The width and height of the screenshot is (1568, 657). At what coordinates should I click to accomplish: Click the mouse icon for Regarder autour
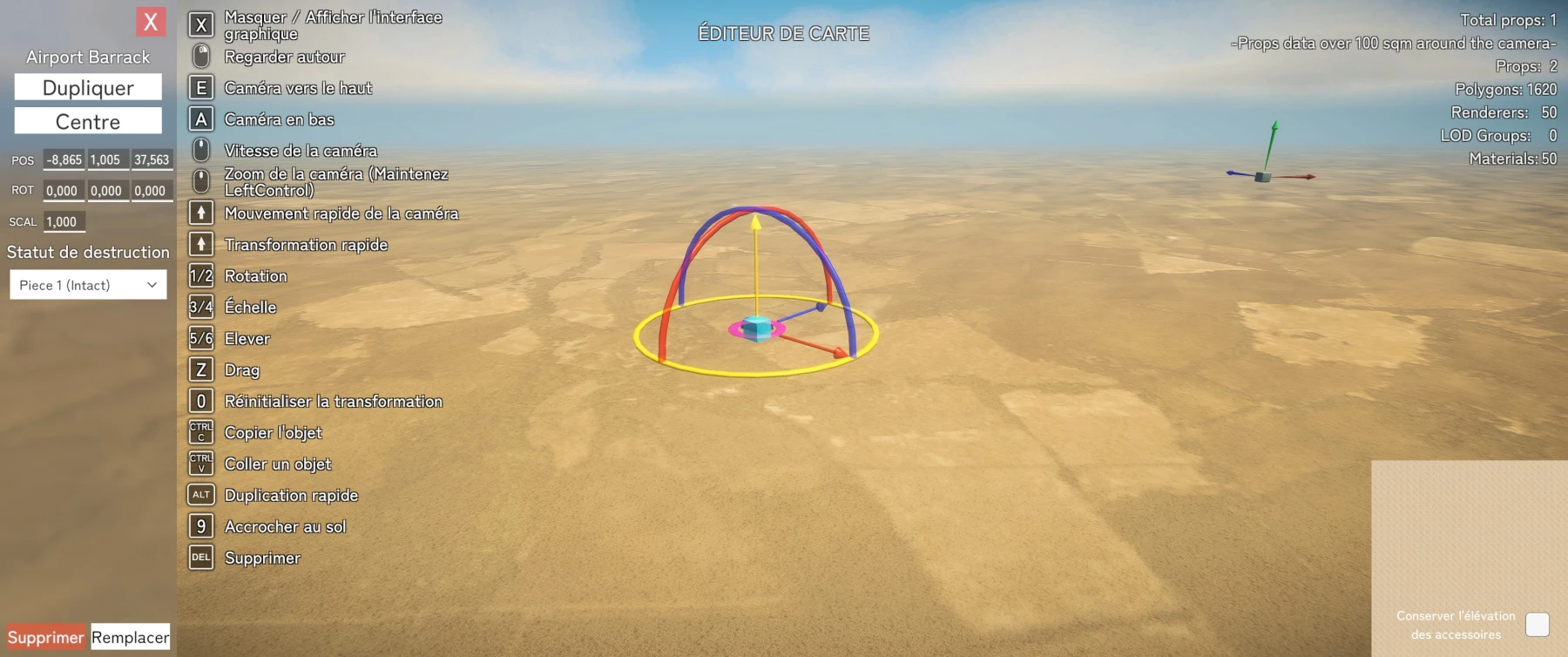click(x=200, y=56)
